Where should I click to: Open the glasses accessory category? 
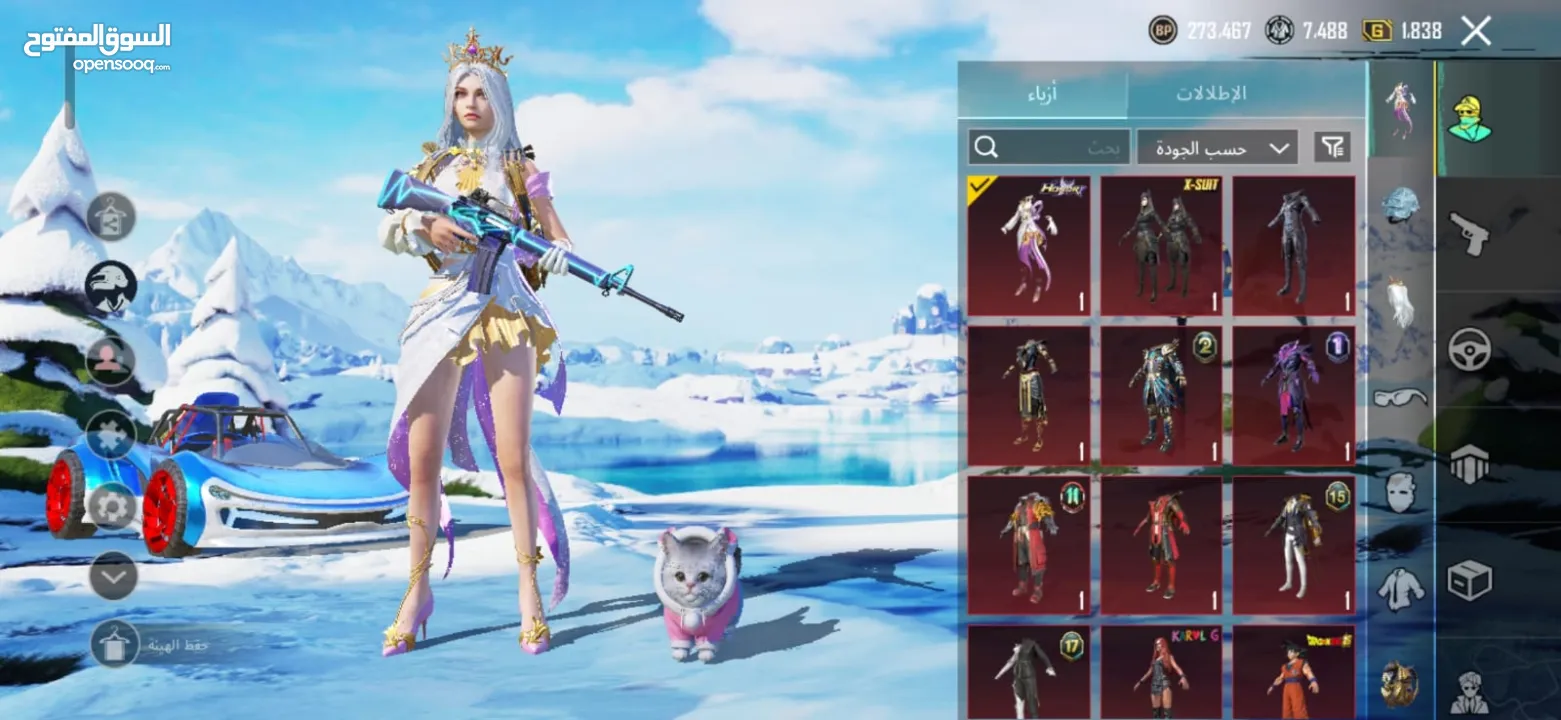coord(1400,398)
